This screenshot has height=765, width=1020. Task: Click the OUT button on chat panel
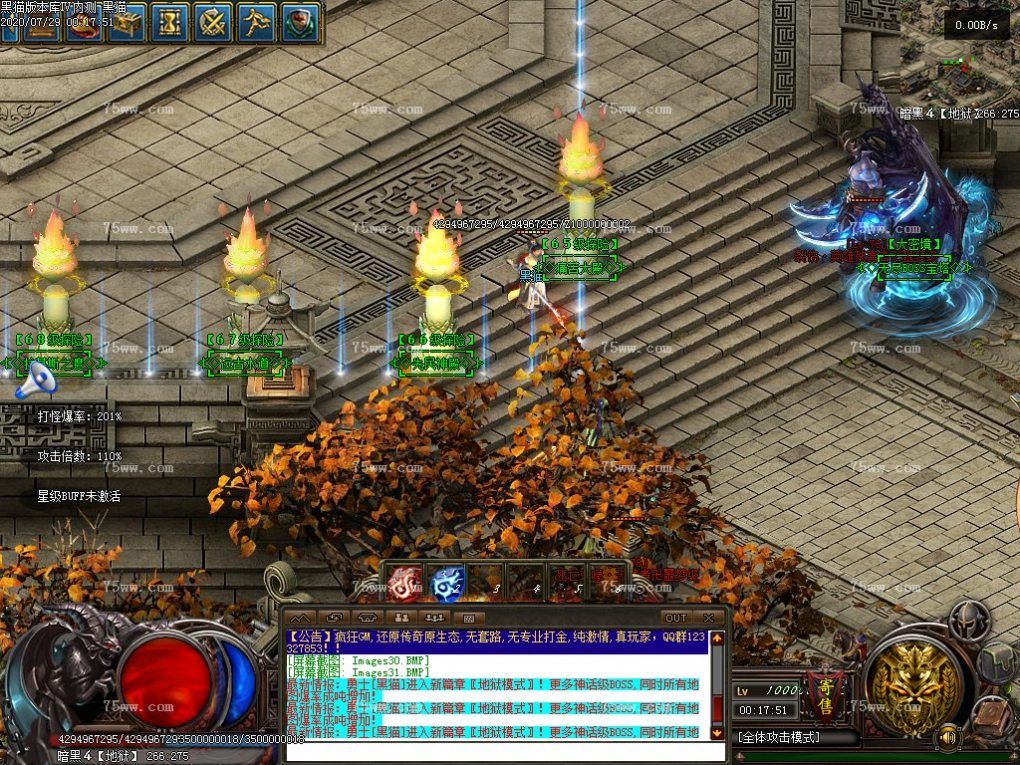(x=676, y=618)
